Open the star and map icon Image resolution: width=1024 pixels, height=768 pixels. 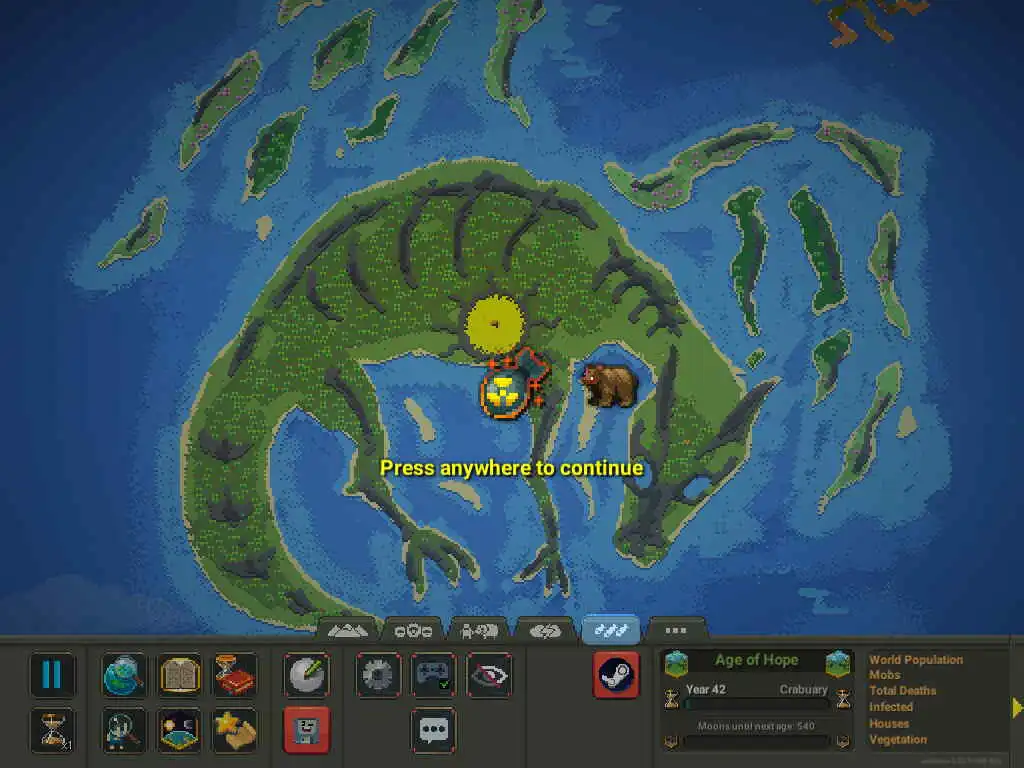click(235, 729)
